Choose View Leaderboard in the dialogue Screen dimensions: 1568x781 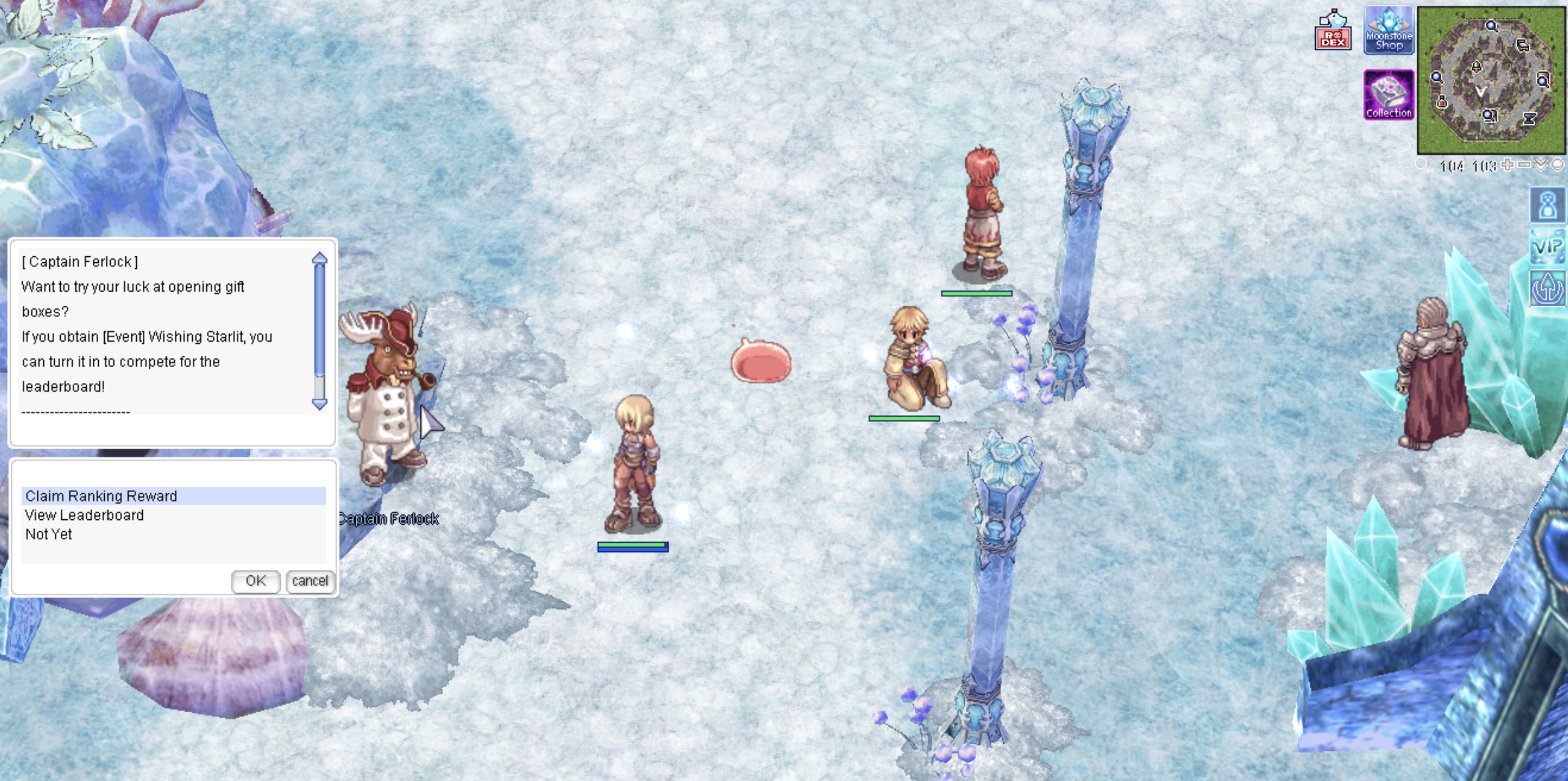[85, 515]
